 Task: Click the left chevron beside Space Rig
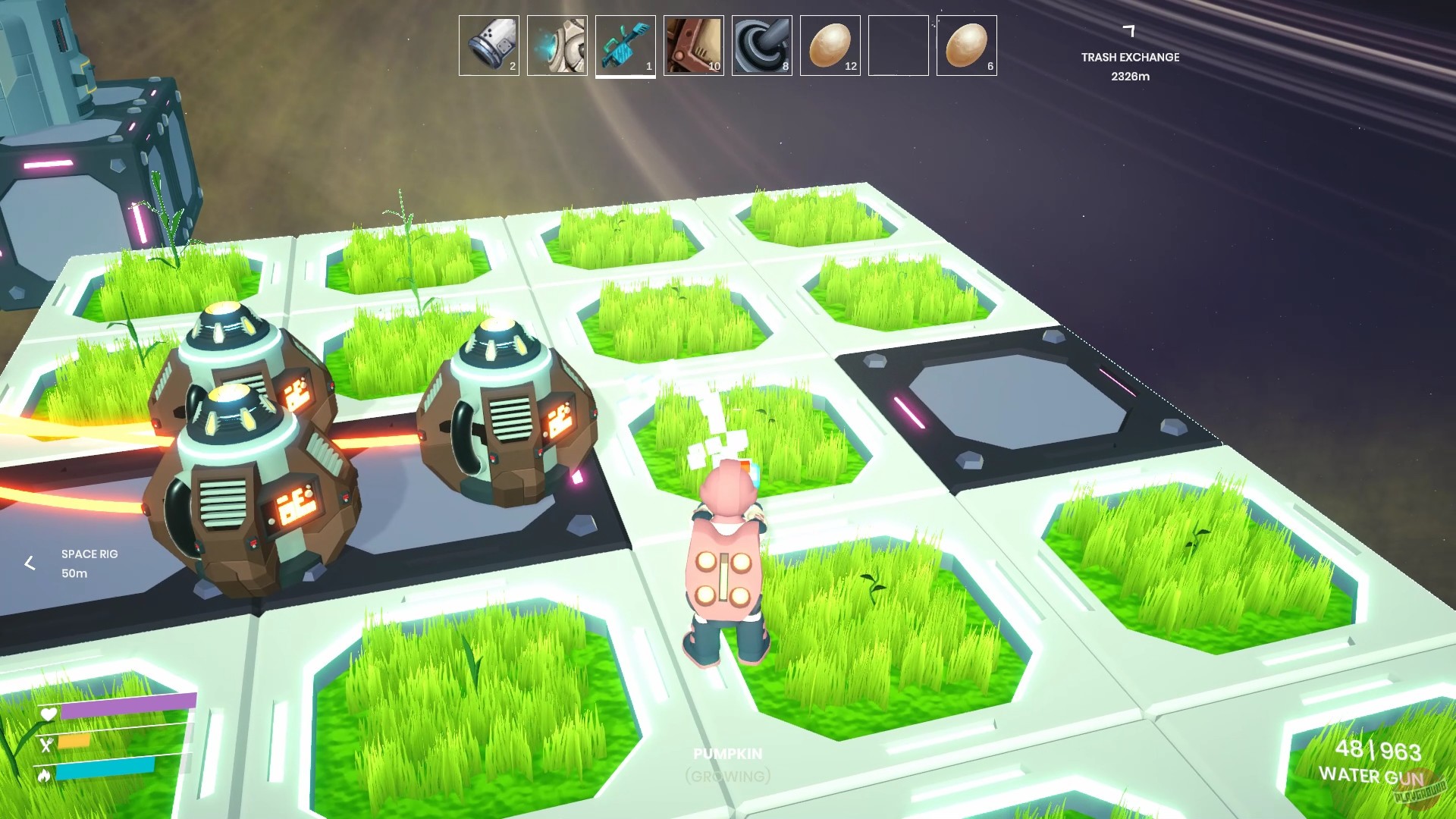(x=30, y=563)
